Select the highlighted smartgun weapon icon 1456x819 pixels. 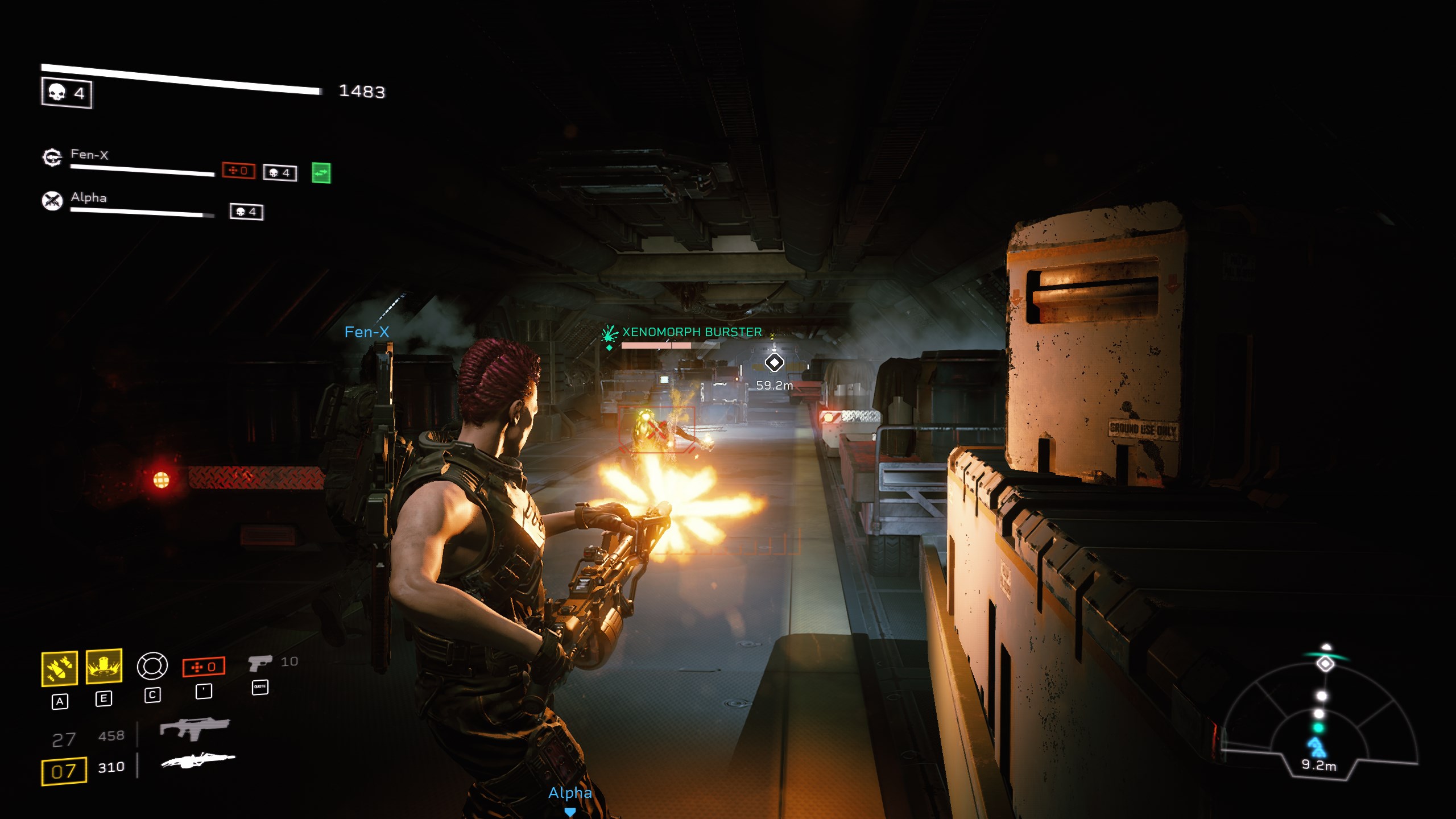[198, 760]
